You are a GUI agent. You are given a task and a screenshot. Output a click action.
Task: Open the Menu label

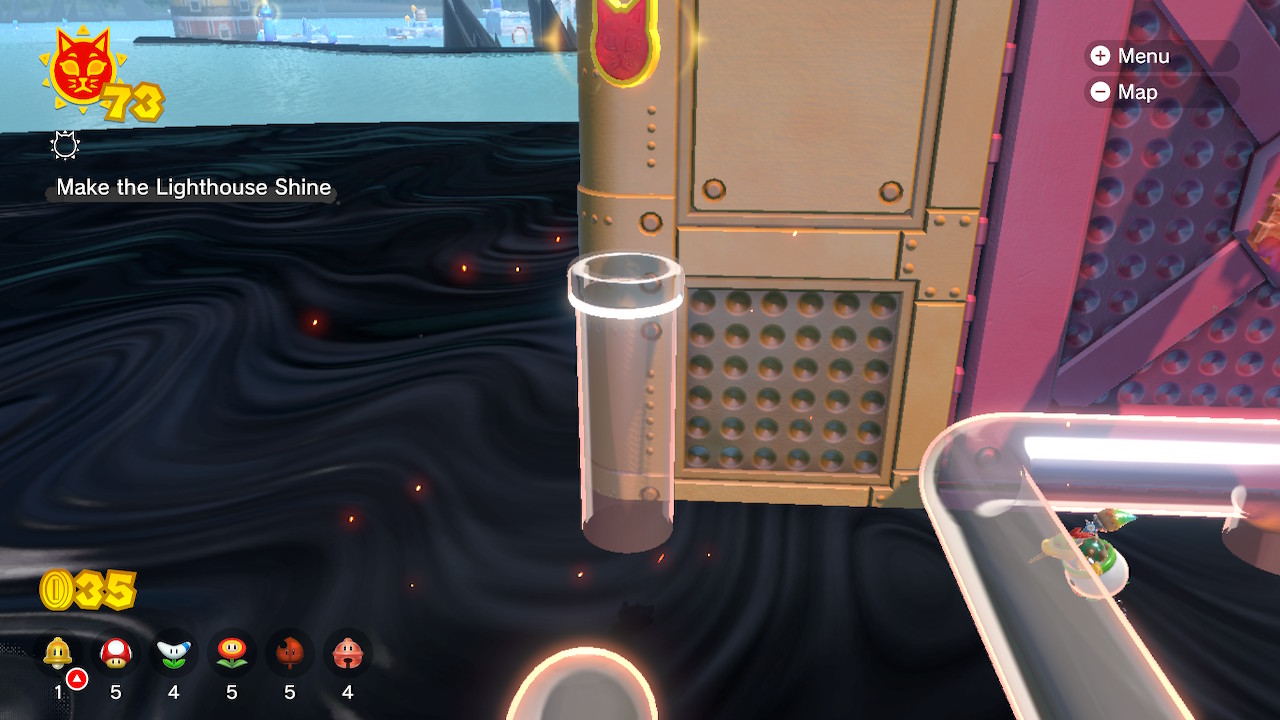[1143, 56]
